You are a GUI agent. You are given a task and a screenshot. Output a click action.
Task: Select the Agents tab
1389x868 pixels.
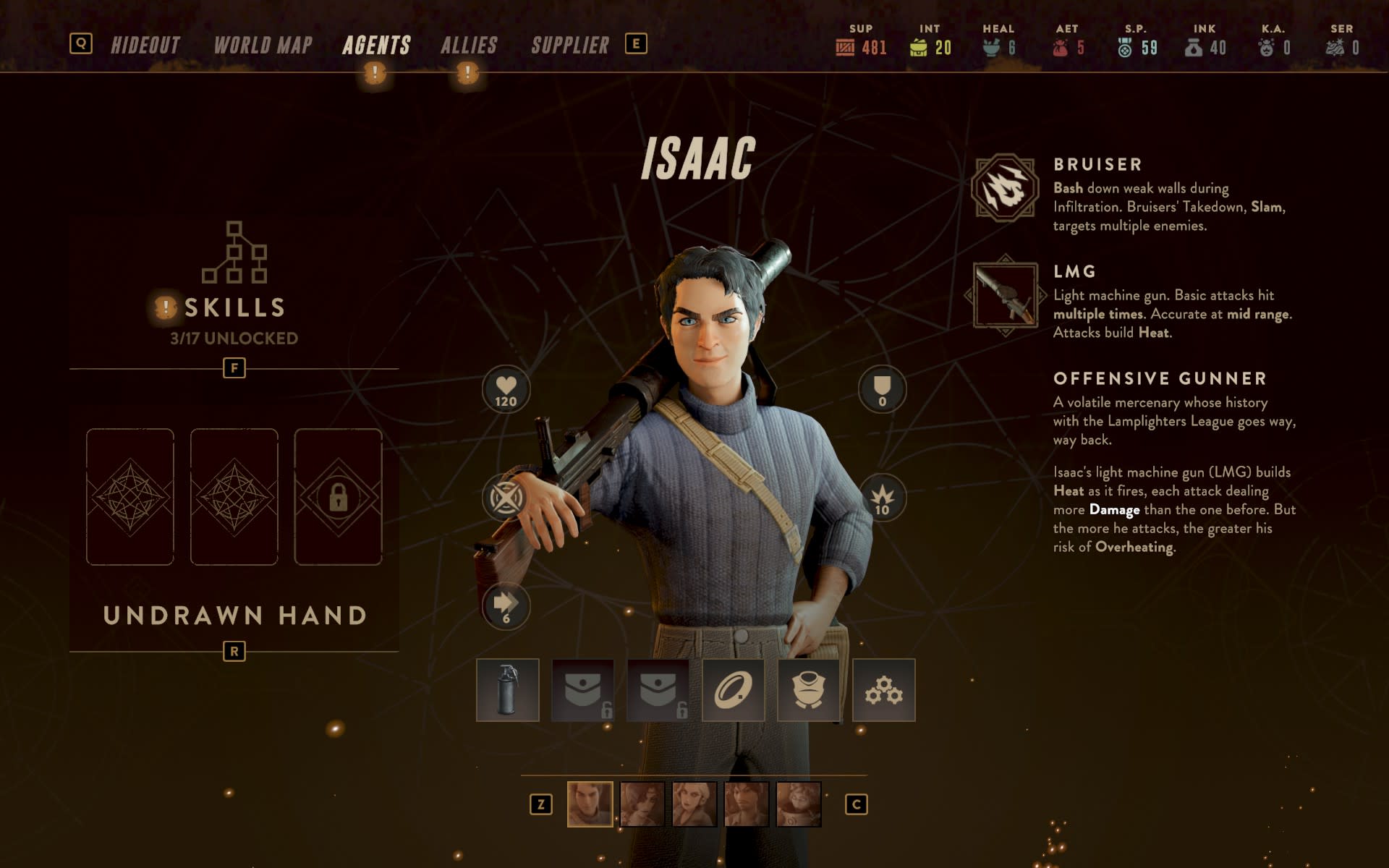tap(376, 46)
